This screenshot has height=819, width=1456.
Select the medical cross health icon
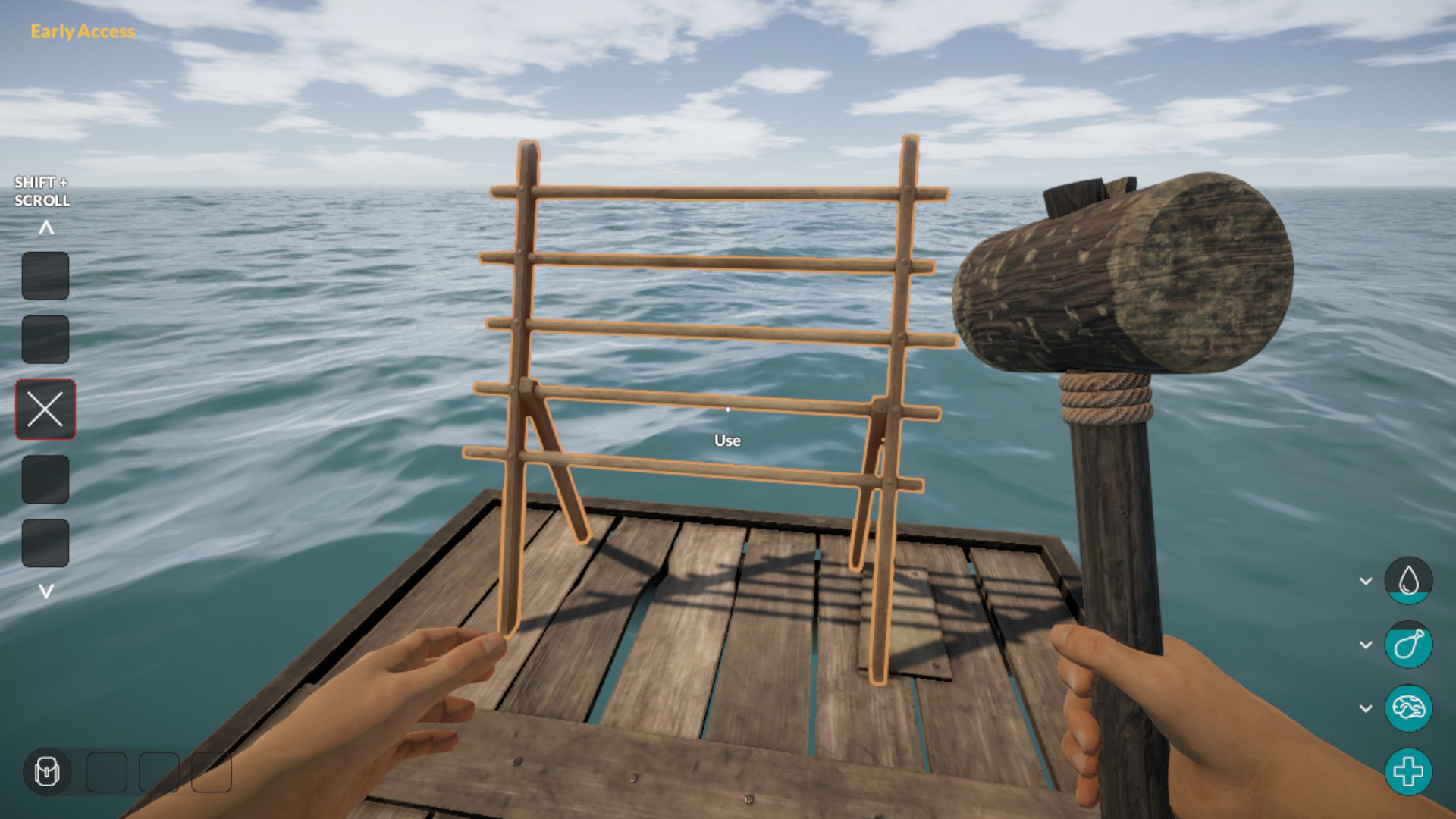click(1408, 772)
